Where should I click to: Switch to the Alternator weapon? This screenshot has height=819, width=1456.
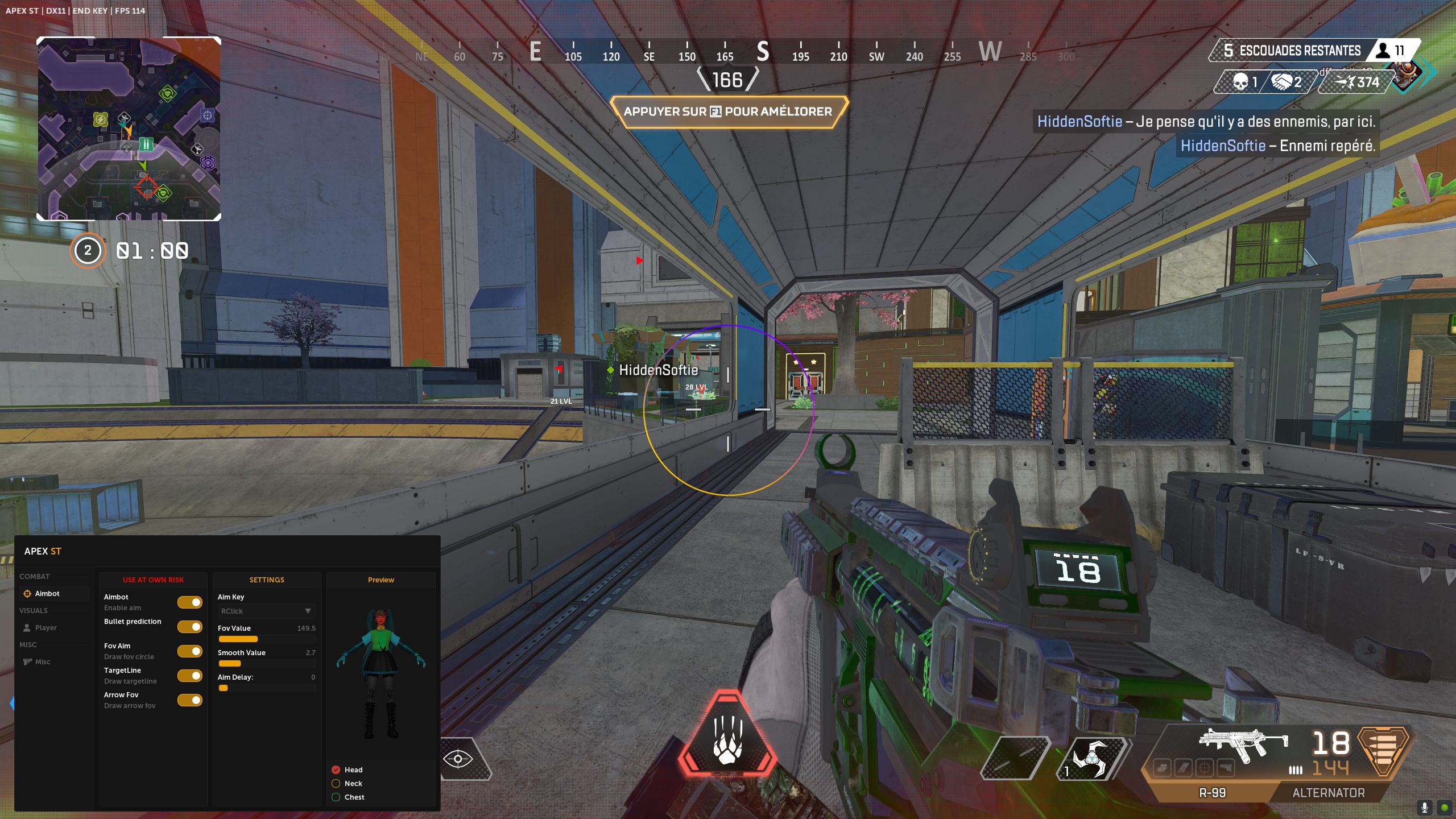pos(1328,793)
